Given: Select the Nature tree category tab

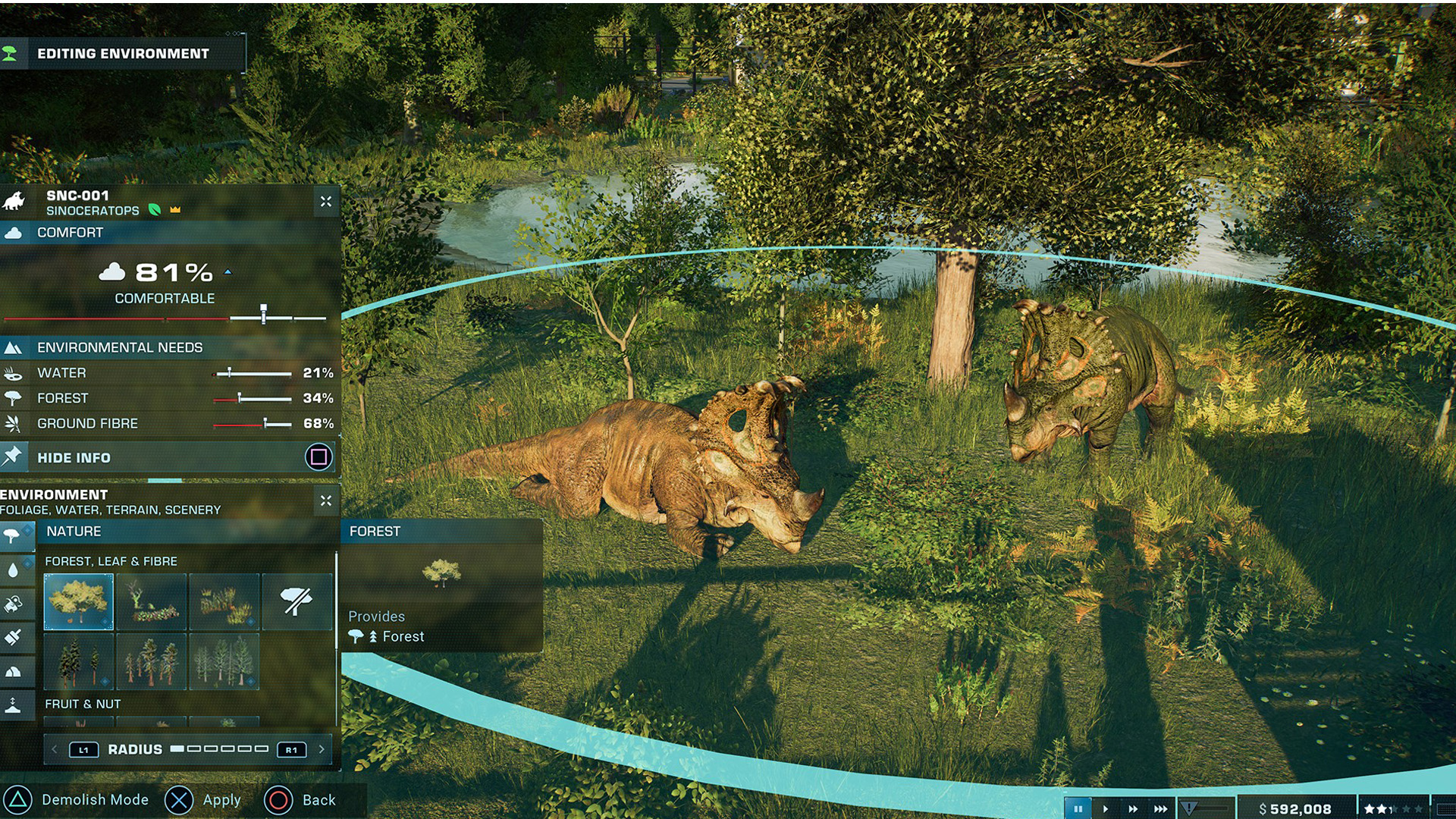Looking at the screenshot, I should (14, 535).
